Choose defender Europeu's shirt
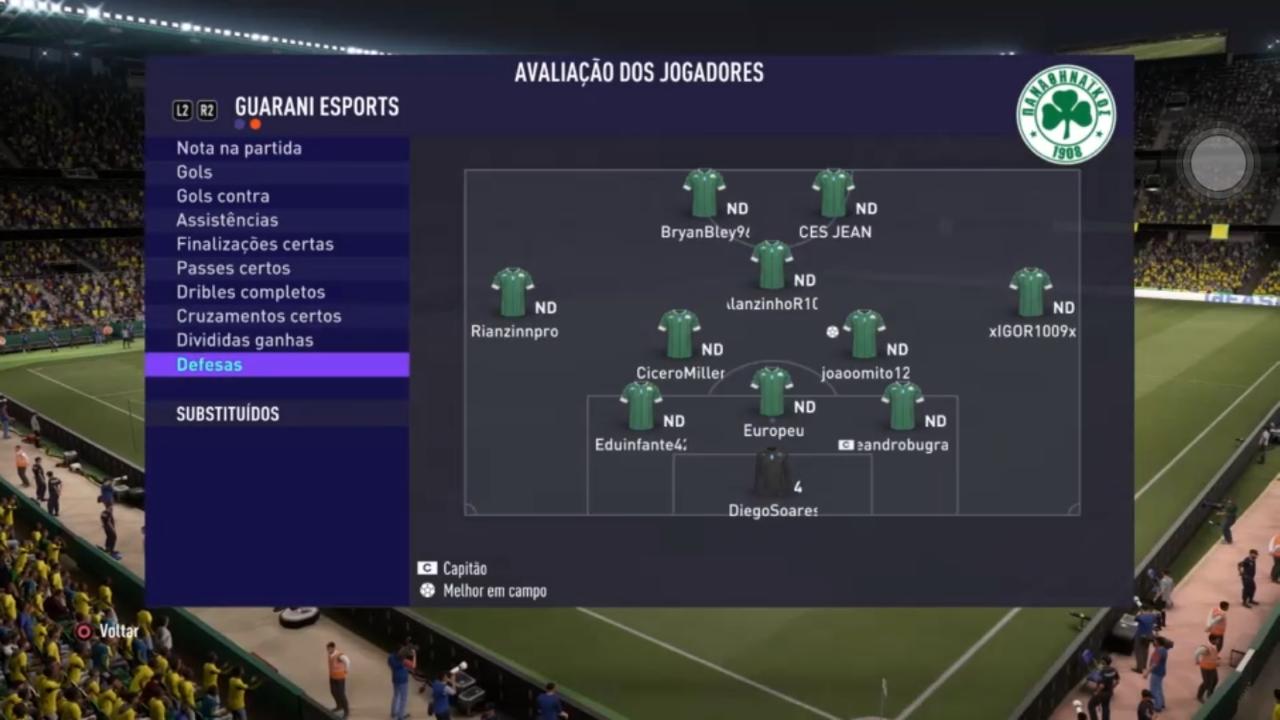Viewport: 1280px width, 720px height. pyautogui.click(x=771, y=391)
